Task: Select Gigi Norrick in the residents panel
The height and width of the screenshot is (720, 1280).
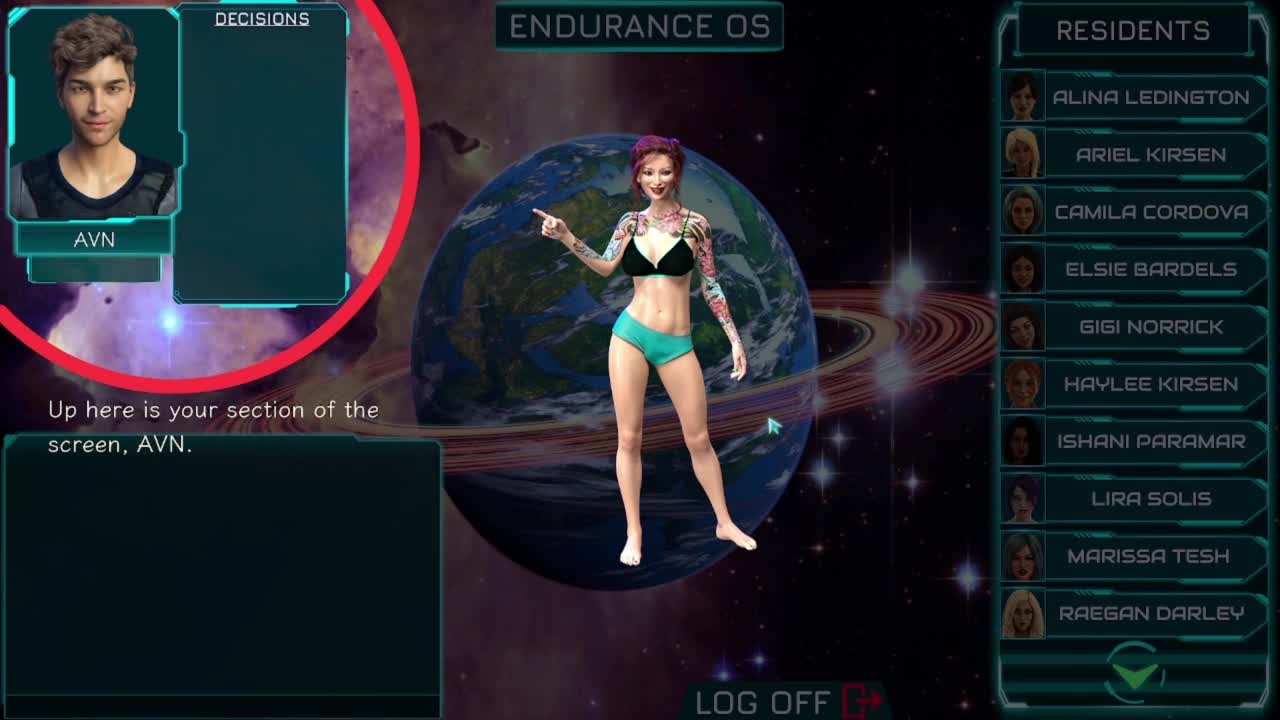Action: pyautogui.click(x=1150, y=327)
